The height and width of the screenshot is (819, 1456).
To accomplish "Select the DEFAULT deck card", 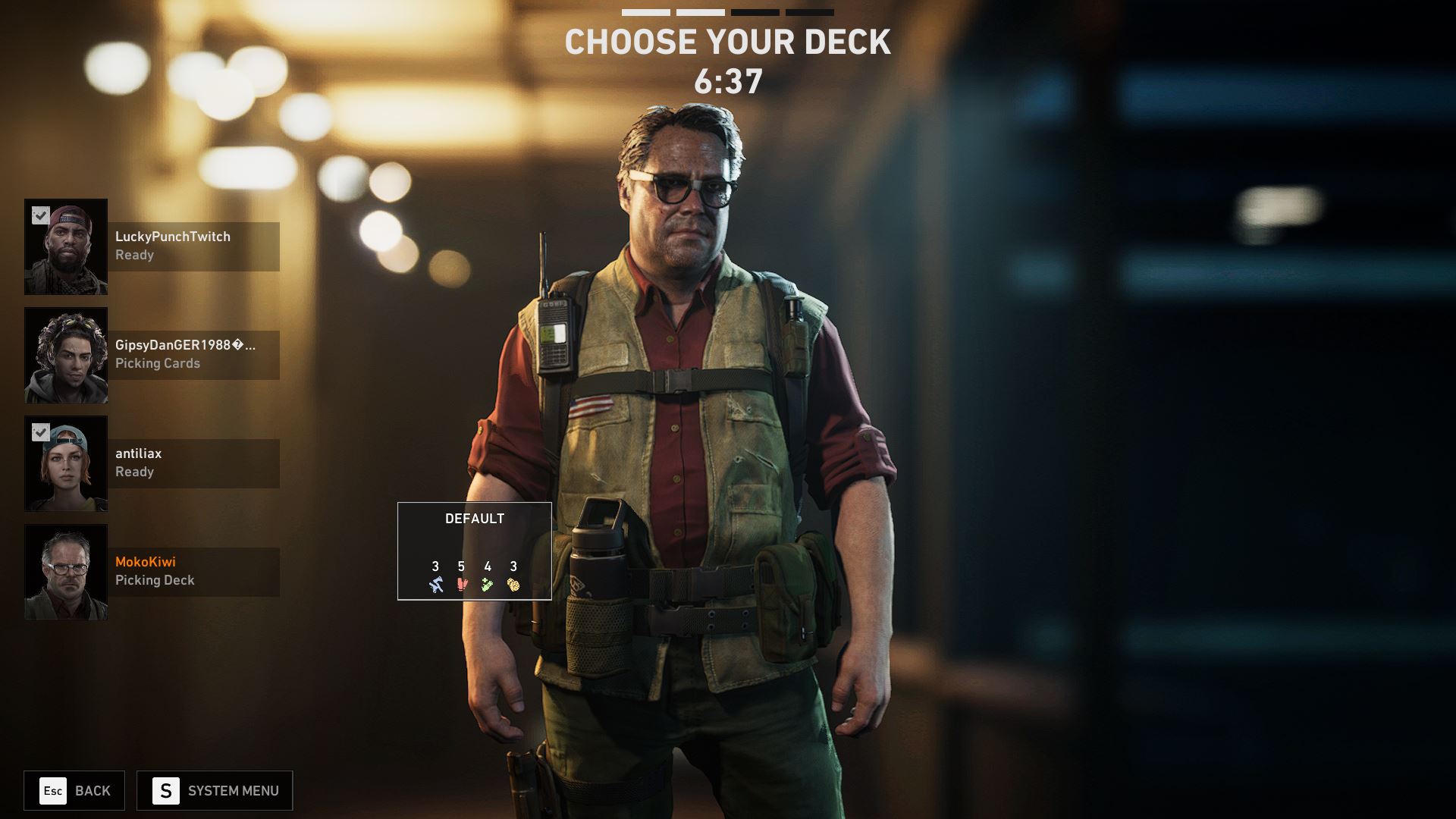I will click(474, 551).
